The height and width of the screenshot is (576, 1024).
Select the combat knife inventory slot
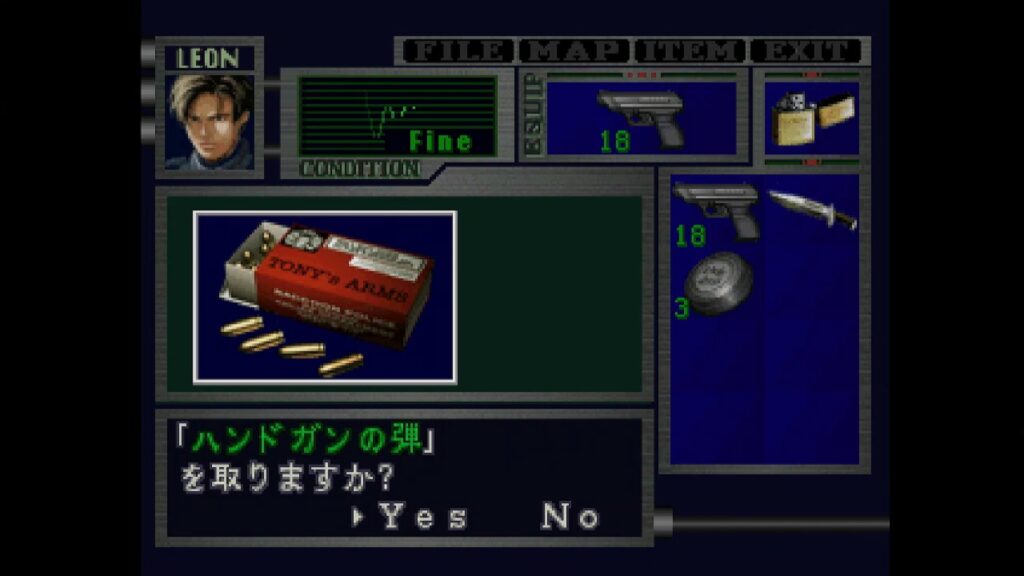point(812,209)
